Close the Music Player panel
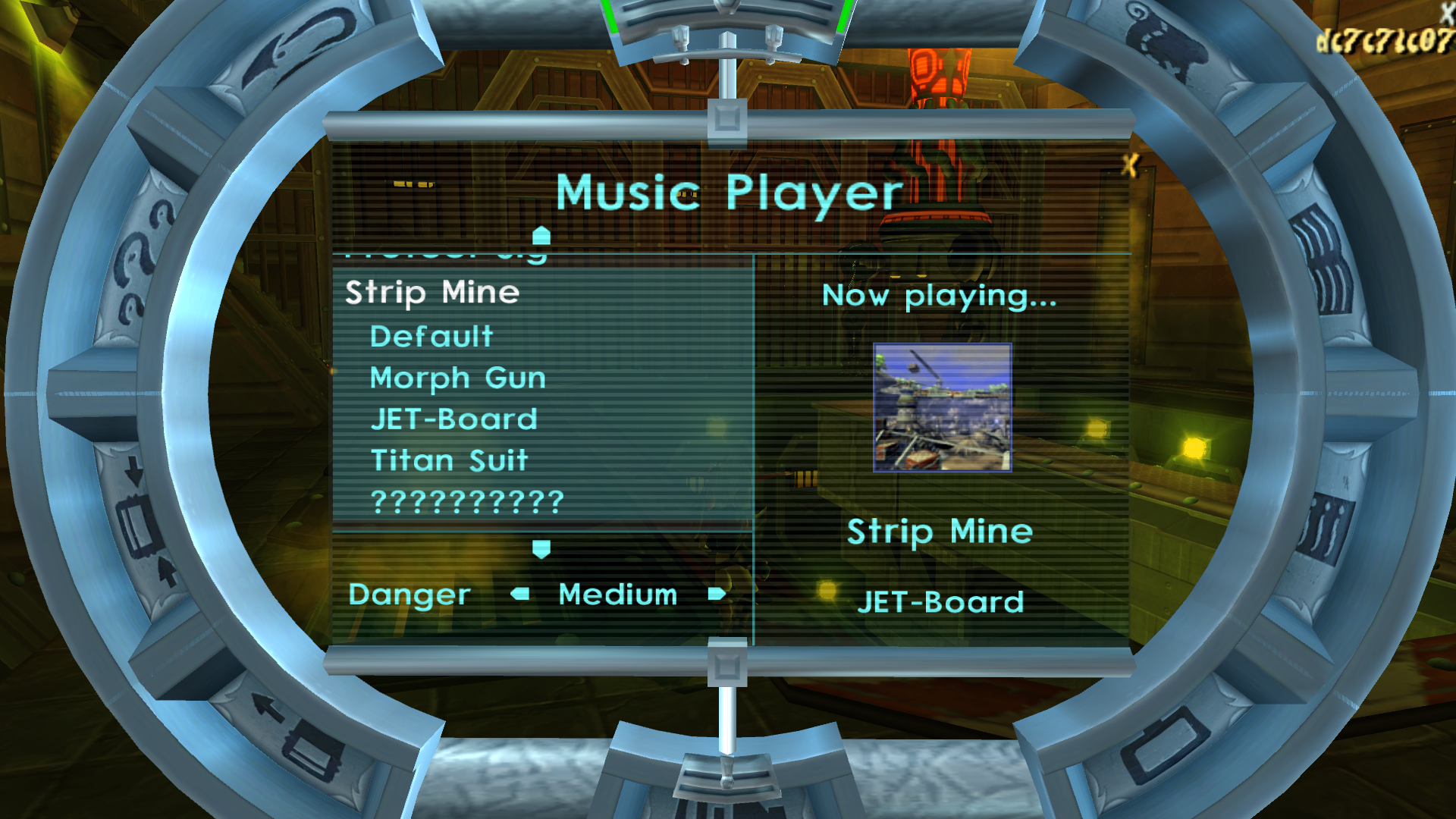1456x819 pixels. [1130, 165]
